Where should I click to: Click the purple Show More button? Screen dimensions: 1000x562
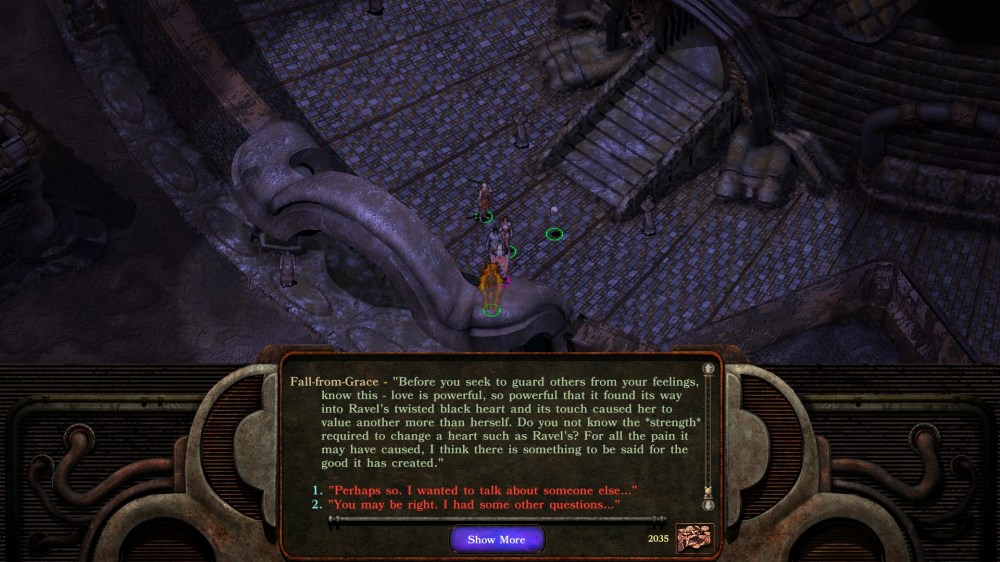pos(496,540)
